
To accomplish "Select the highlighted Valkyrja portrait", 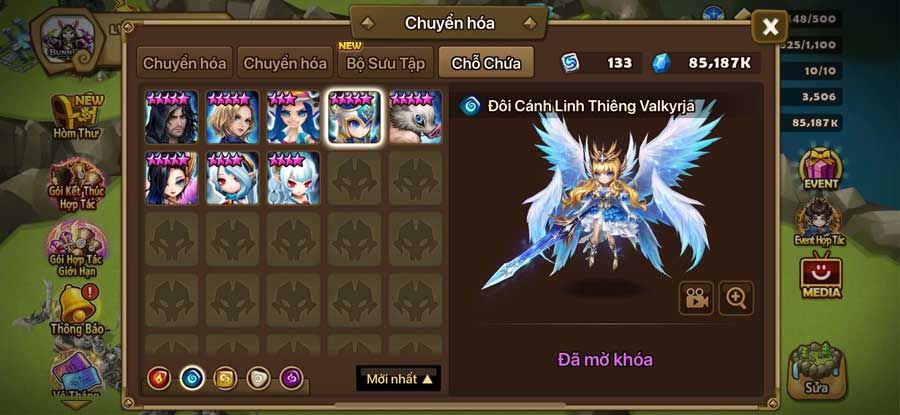I will pos(355,117).
